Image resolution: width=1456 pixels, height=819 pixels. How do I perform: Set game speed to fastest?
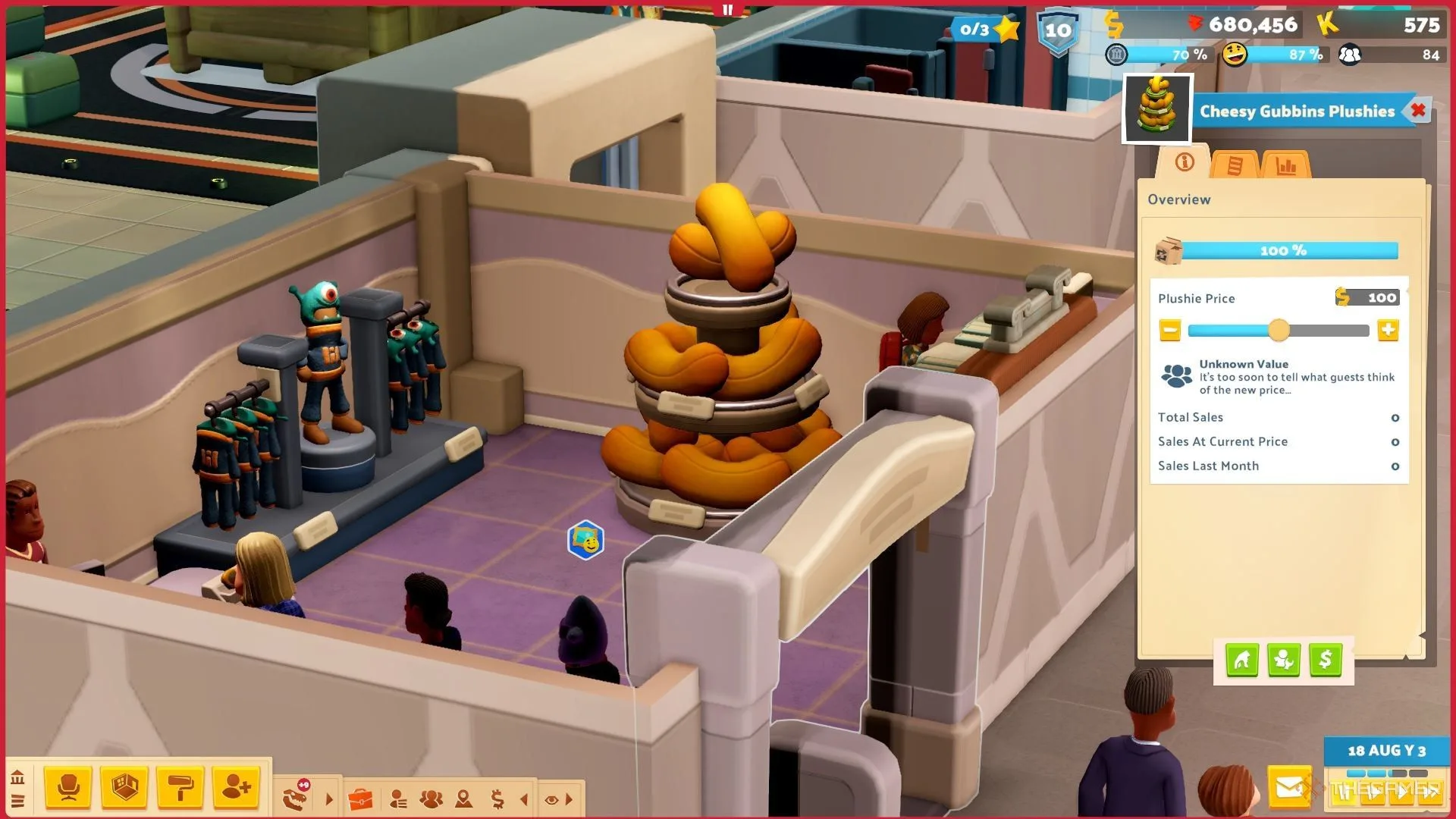pyautogui.click(x=1429, y=792)
